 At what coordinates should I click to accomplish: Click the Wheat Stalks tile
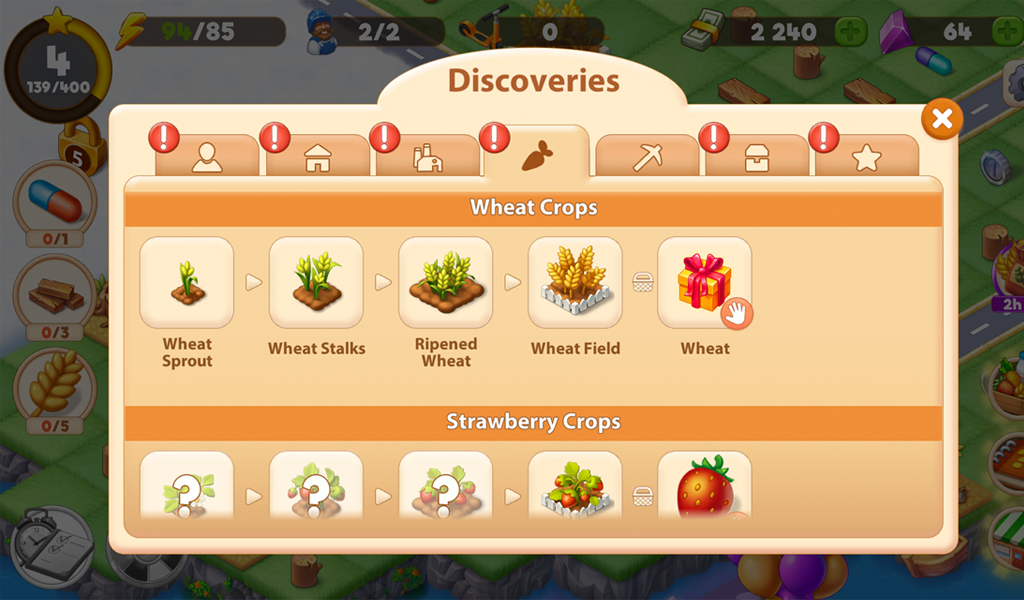coord(316,283)
